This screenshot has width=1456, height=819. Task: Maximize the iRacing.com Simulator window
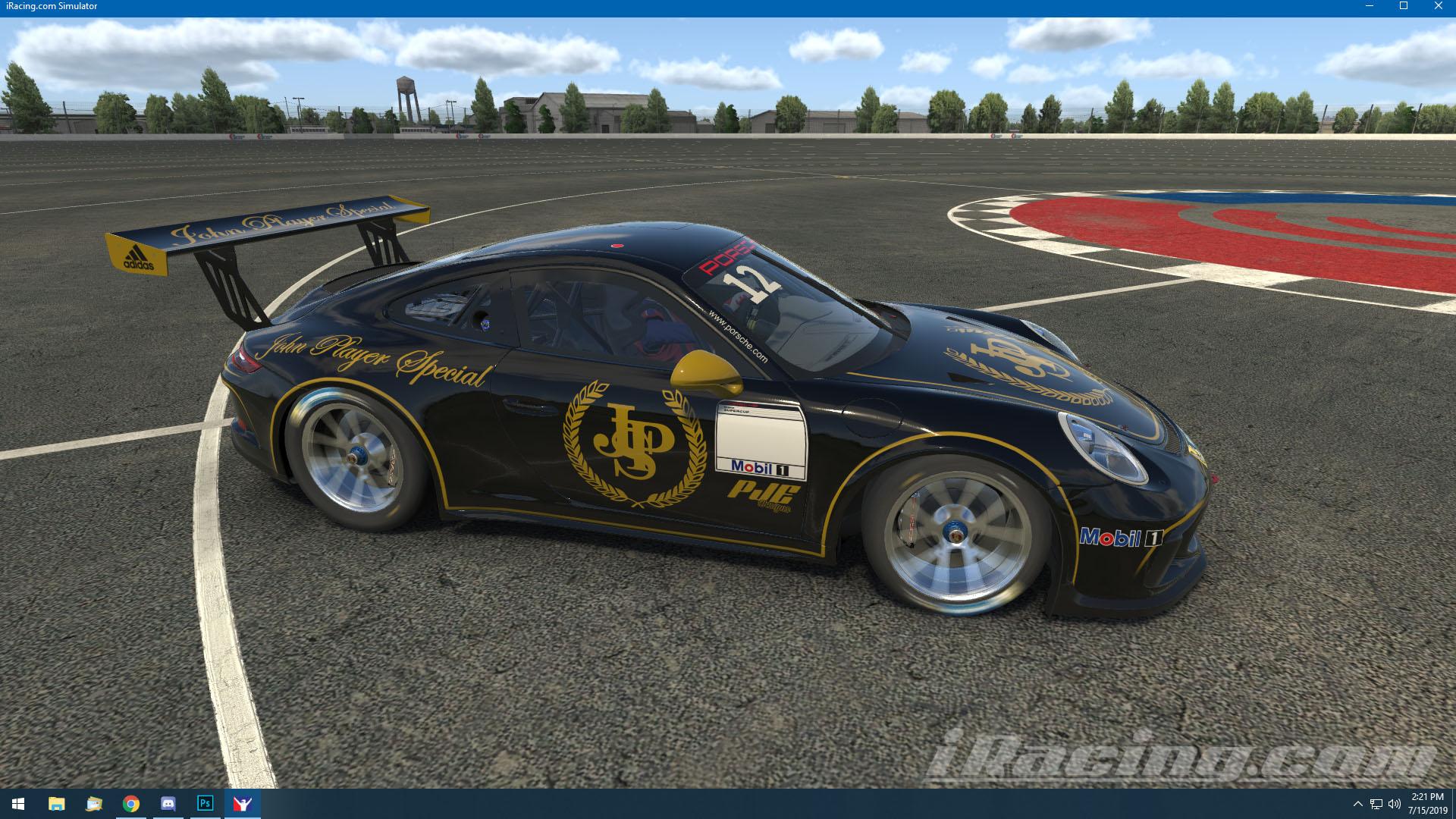click(x=1404, y=6)
